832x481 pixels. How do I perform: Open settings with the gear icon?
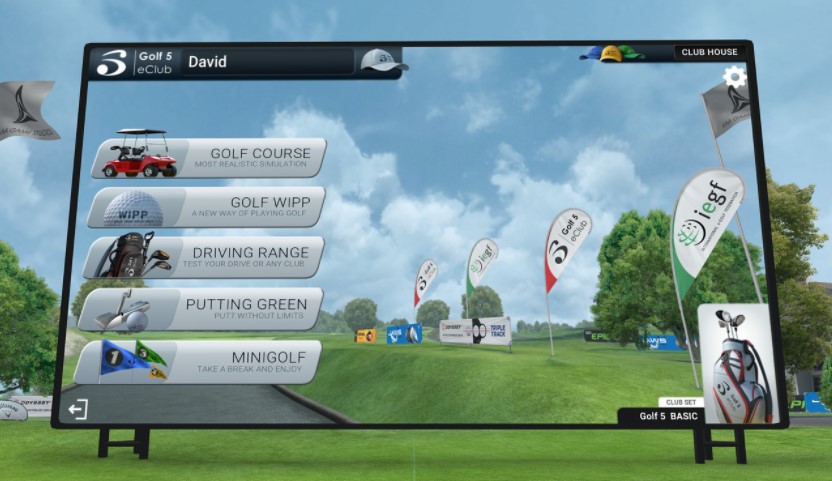coord(735,77)
